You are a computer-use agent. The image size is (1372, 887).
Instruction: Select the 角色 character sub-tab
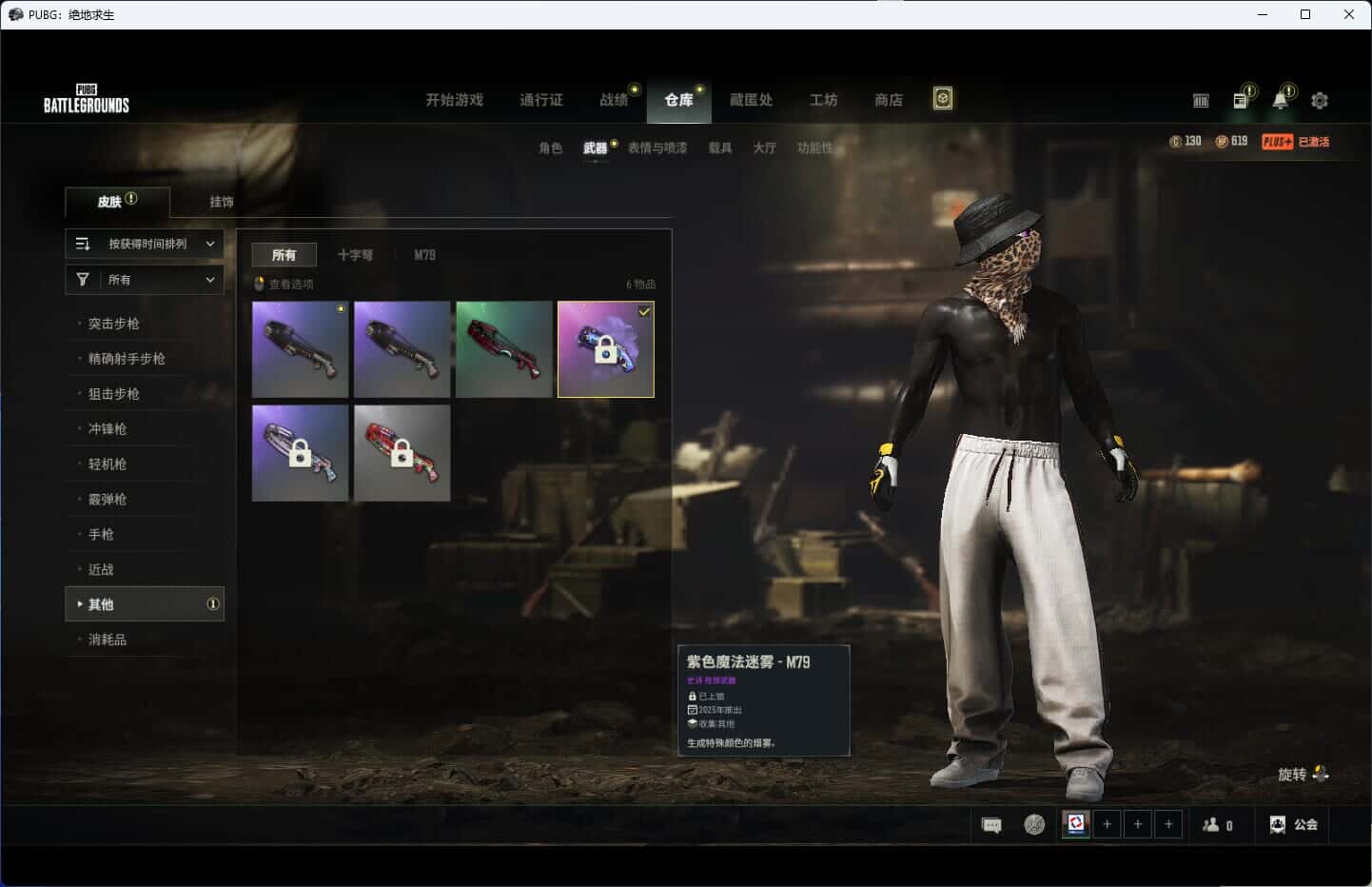550,148
